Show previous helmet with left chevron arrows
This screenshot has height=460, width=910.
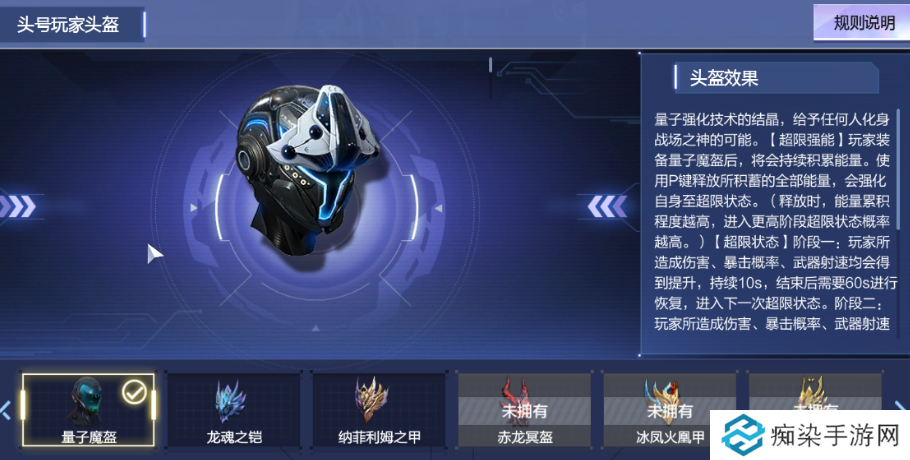point(18,206)
